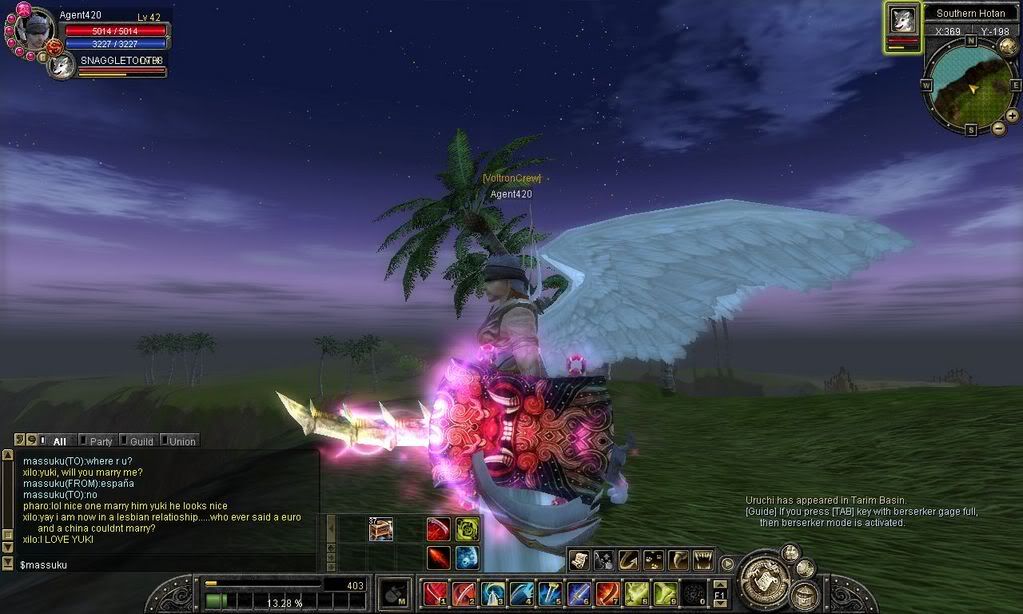Use the fiery skill in hotbar slot 7
Screen dimensions: 1023x614
(x=608, y=594)
